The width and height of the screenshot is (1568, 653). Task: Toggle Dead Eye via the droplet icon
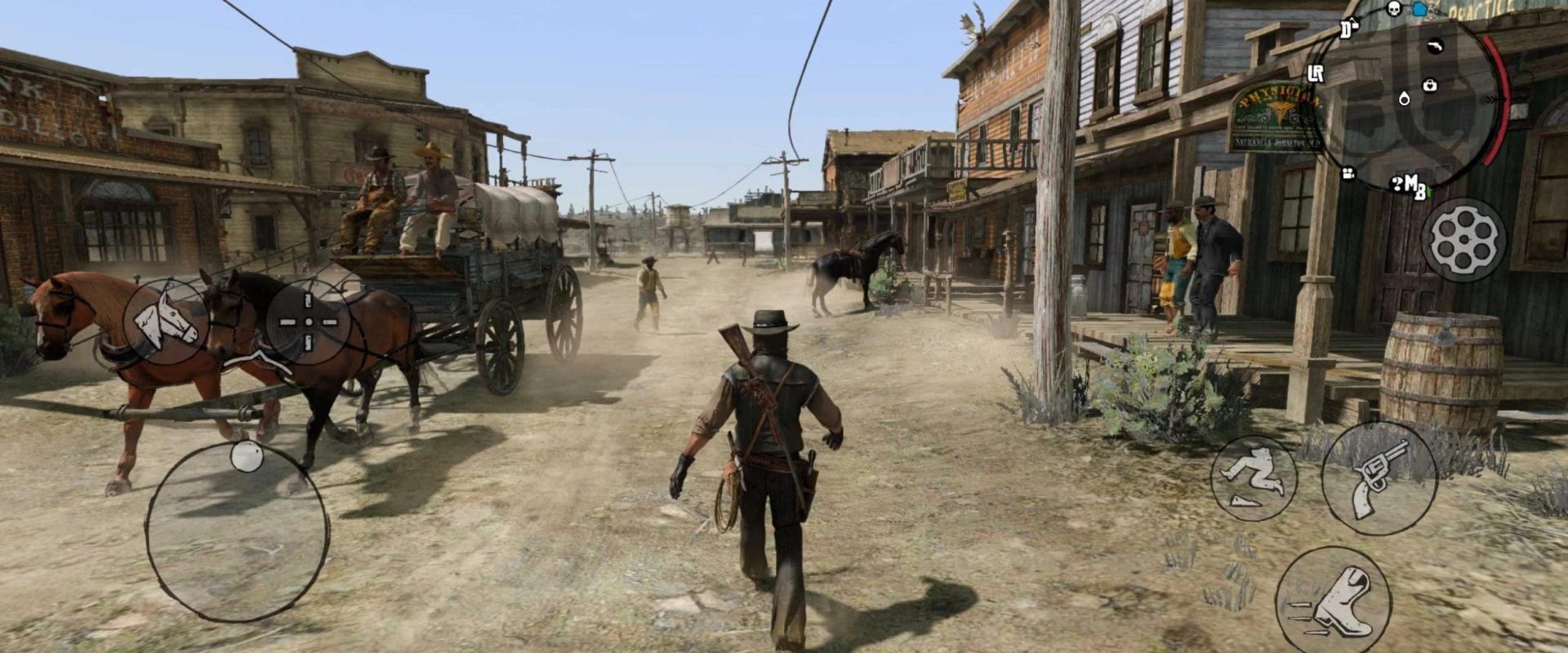(x=1405, y=100)
